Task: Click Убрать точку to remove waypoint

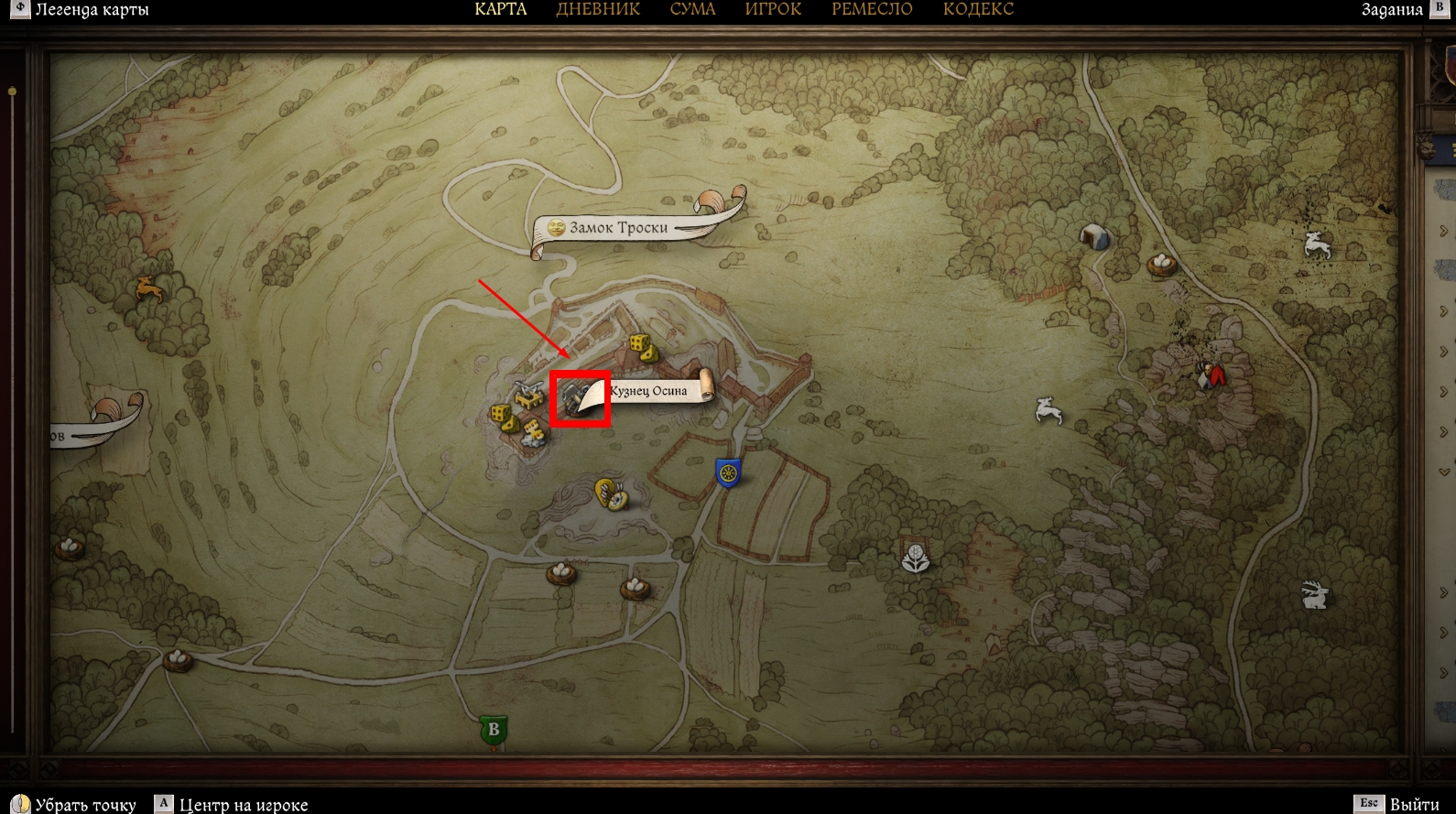Action: (x=85, y=804)
